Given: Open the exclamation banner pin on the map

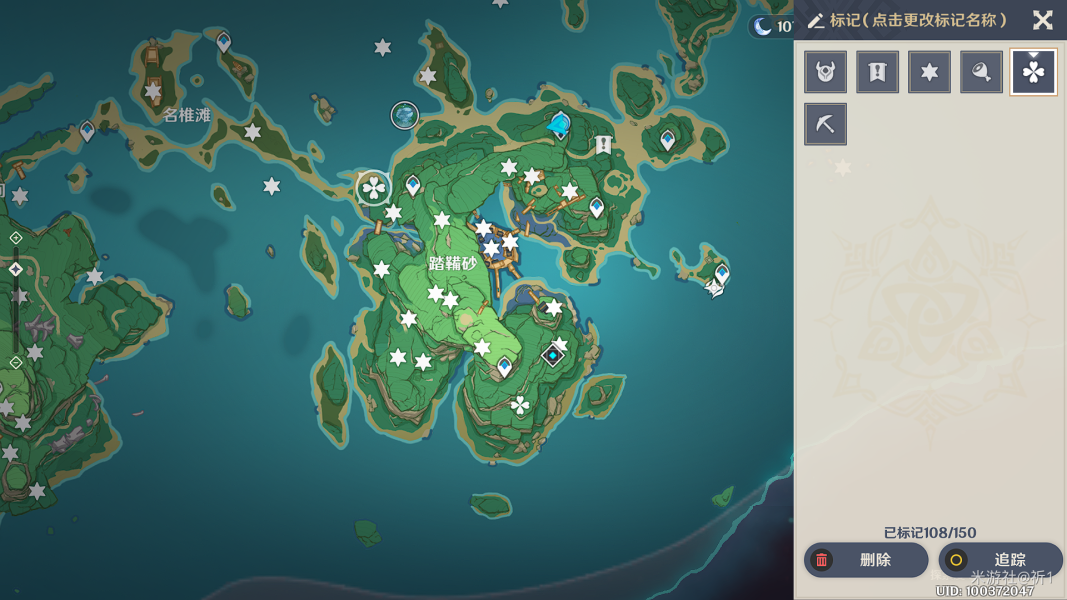Looking at the screenshot, I should point(603,145).
